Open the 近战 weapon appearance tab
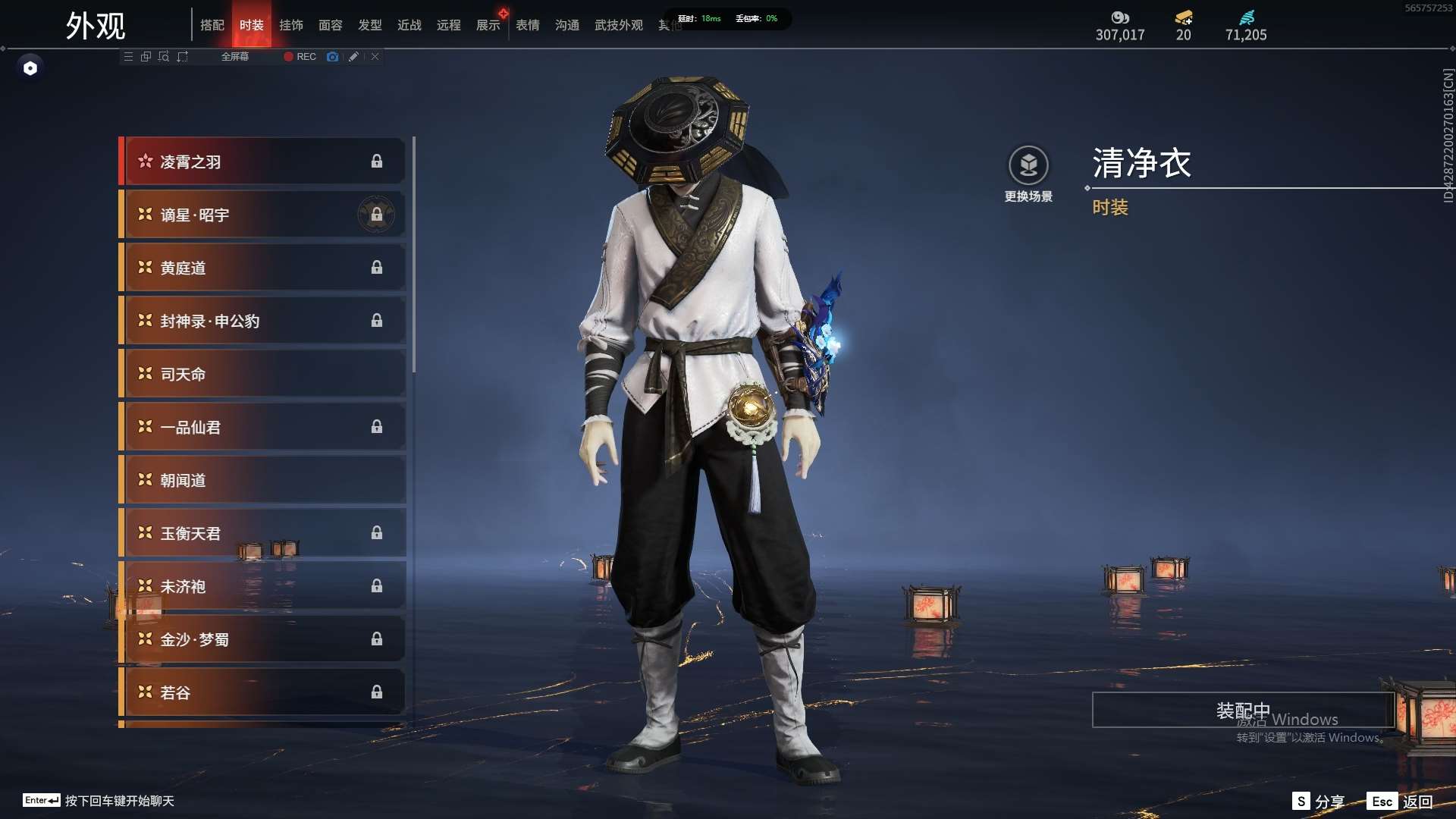1456x819 pixels. point(409,25)
